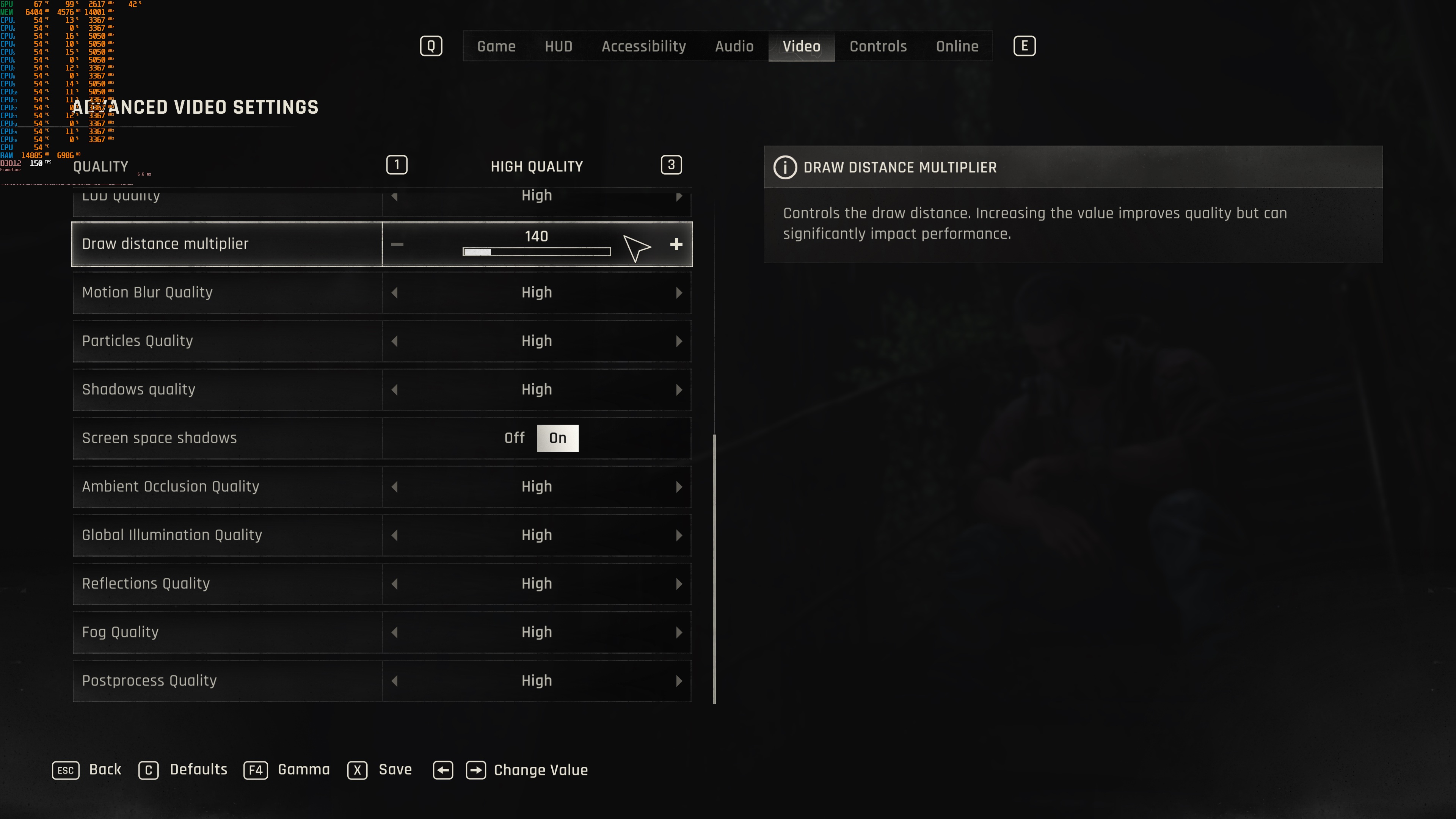1456x819 pixels.
Task: Click the minus icon to decrease draw distance
Action: 398,244
